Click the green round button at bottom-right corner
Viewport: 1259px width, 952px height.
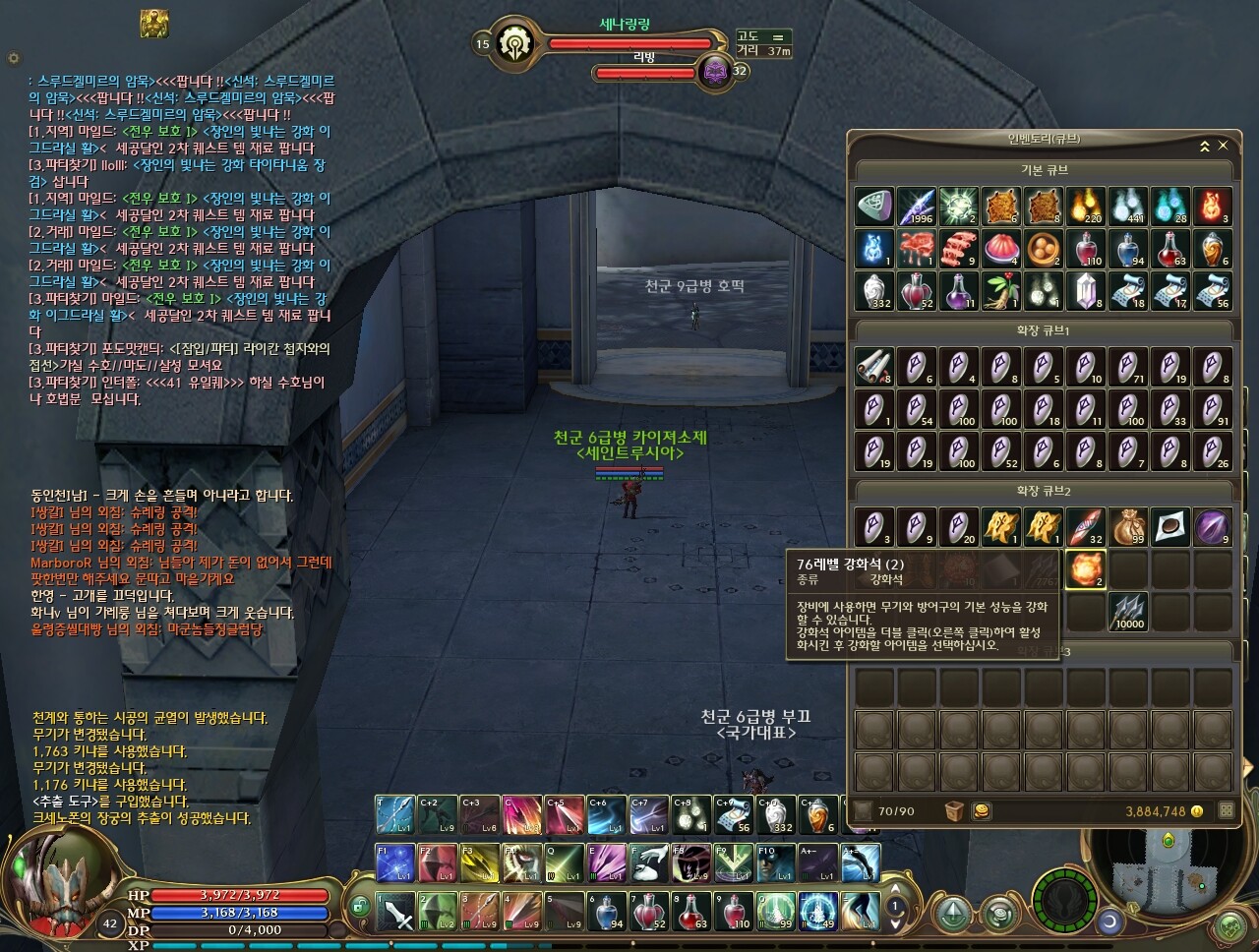[x=1230, y=926]
